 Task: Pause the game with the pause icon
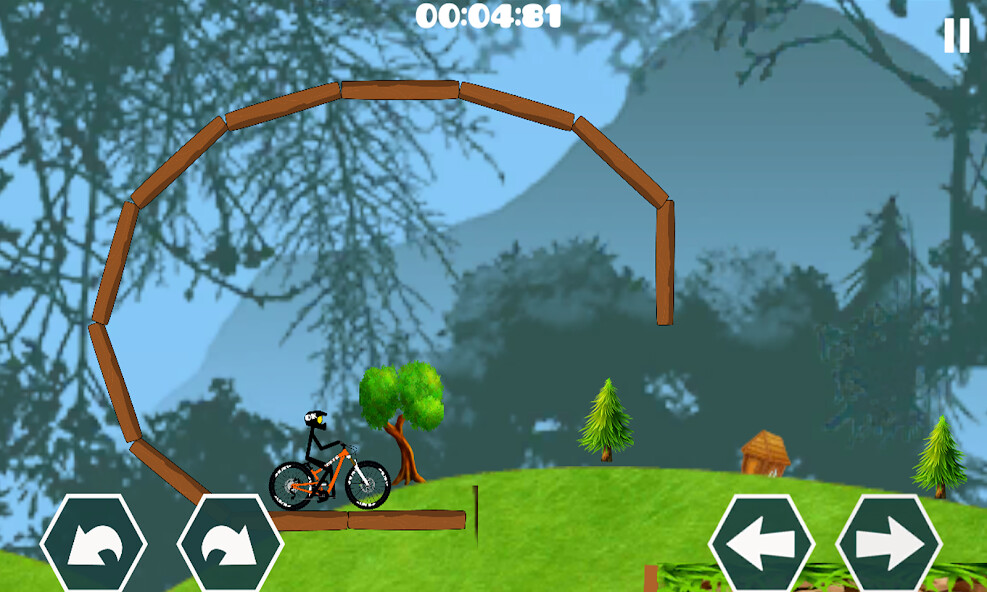[956, 36]
